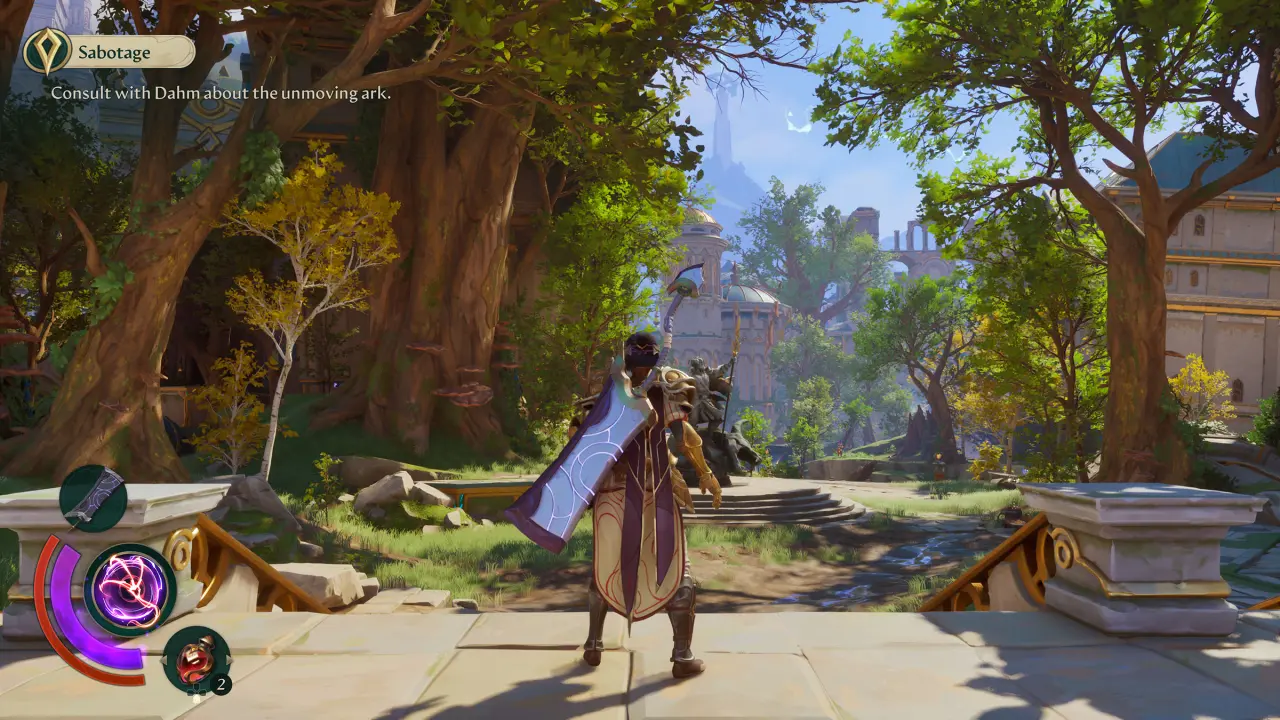This screenshot has height=720, width=1280.
Task: Click the quest marker emblem beside Sabotage
Action: click(47, 51)
